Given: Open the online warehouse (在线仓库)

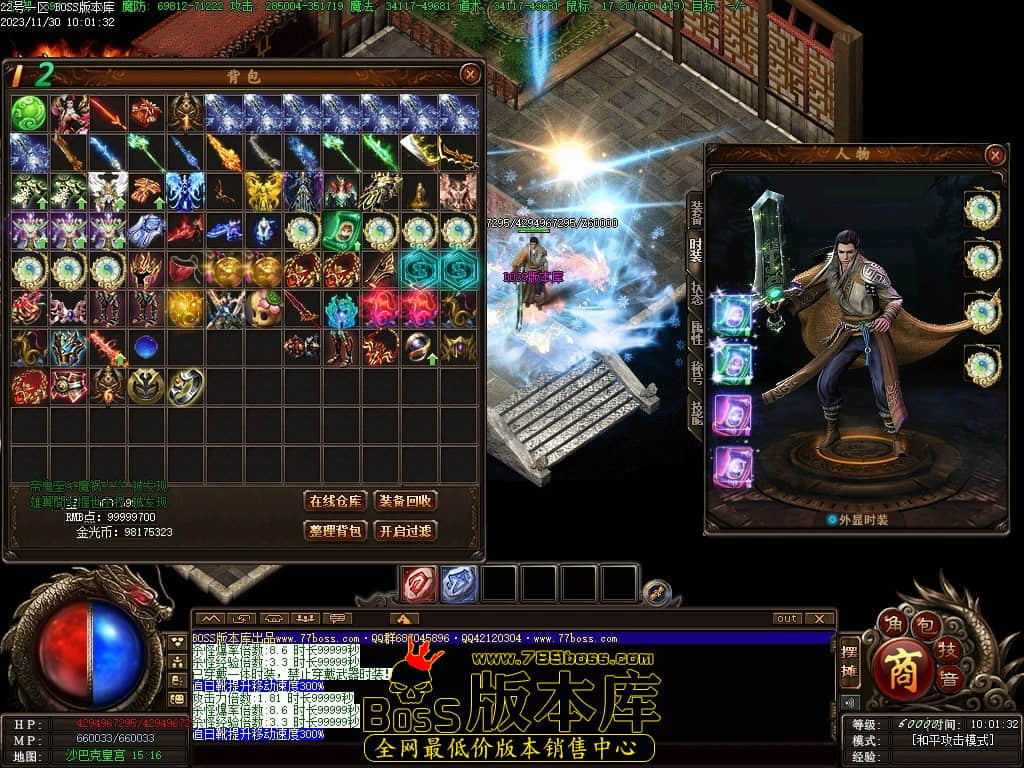Looking at the screenshot, I should (x=335, y=501).
